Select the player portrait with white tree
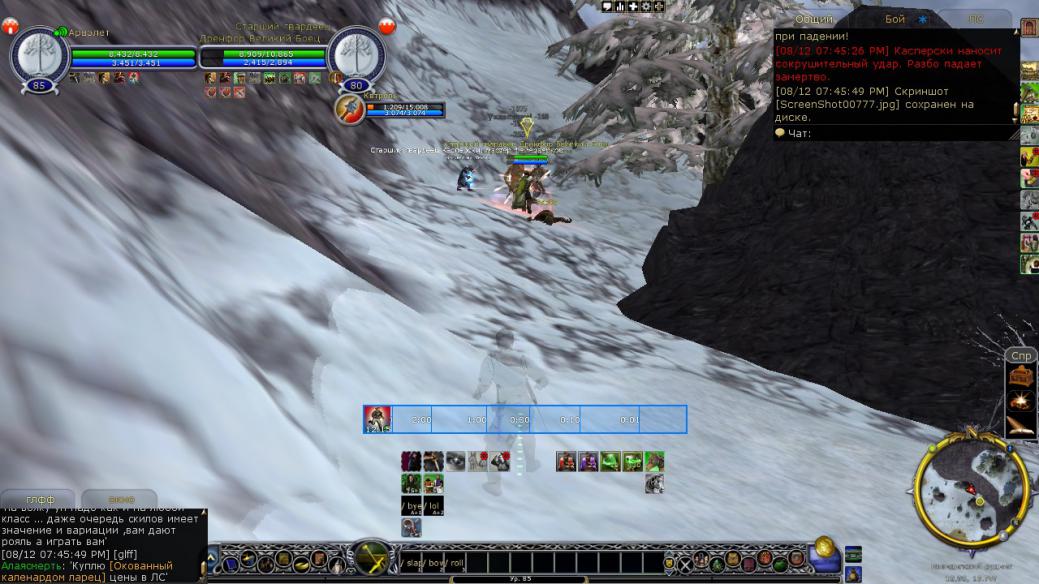The image size is (1039, 584). (39, 53)
